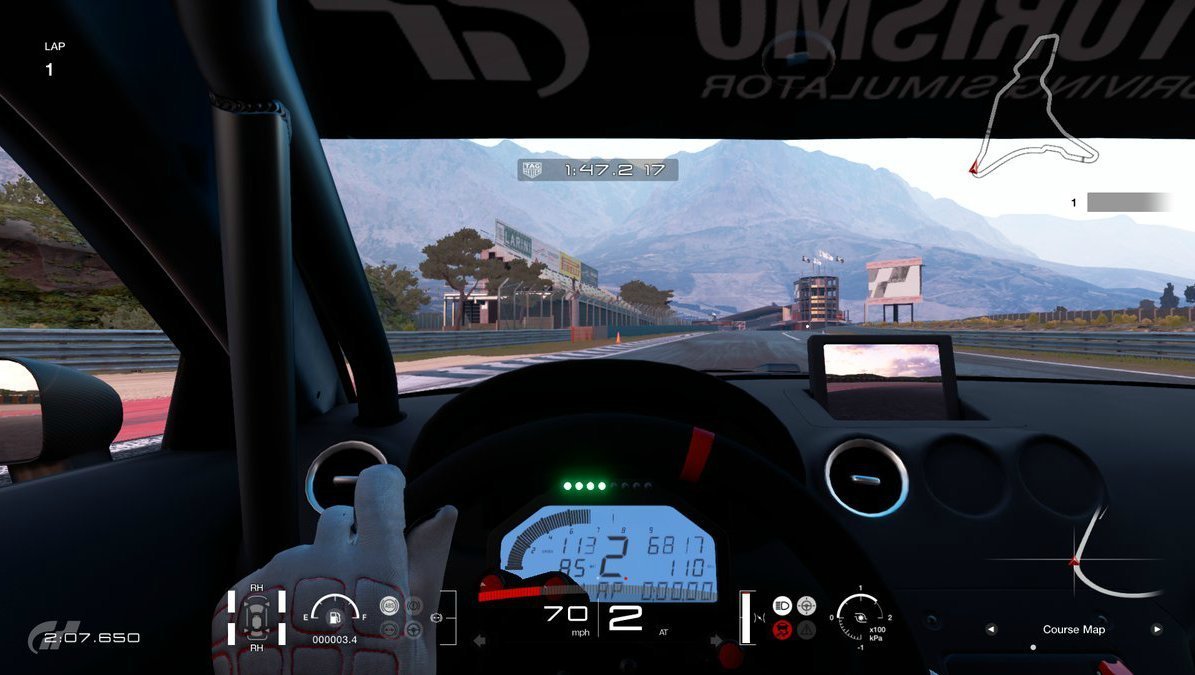
Task: Click the right arrow beside Course Map
Action: point(1157,630)
